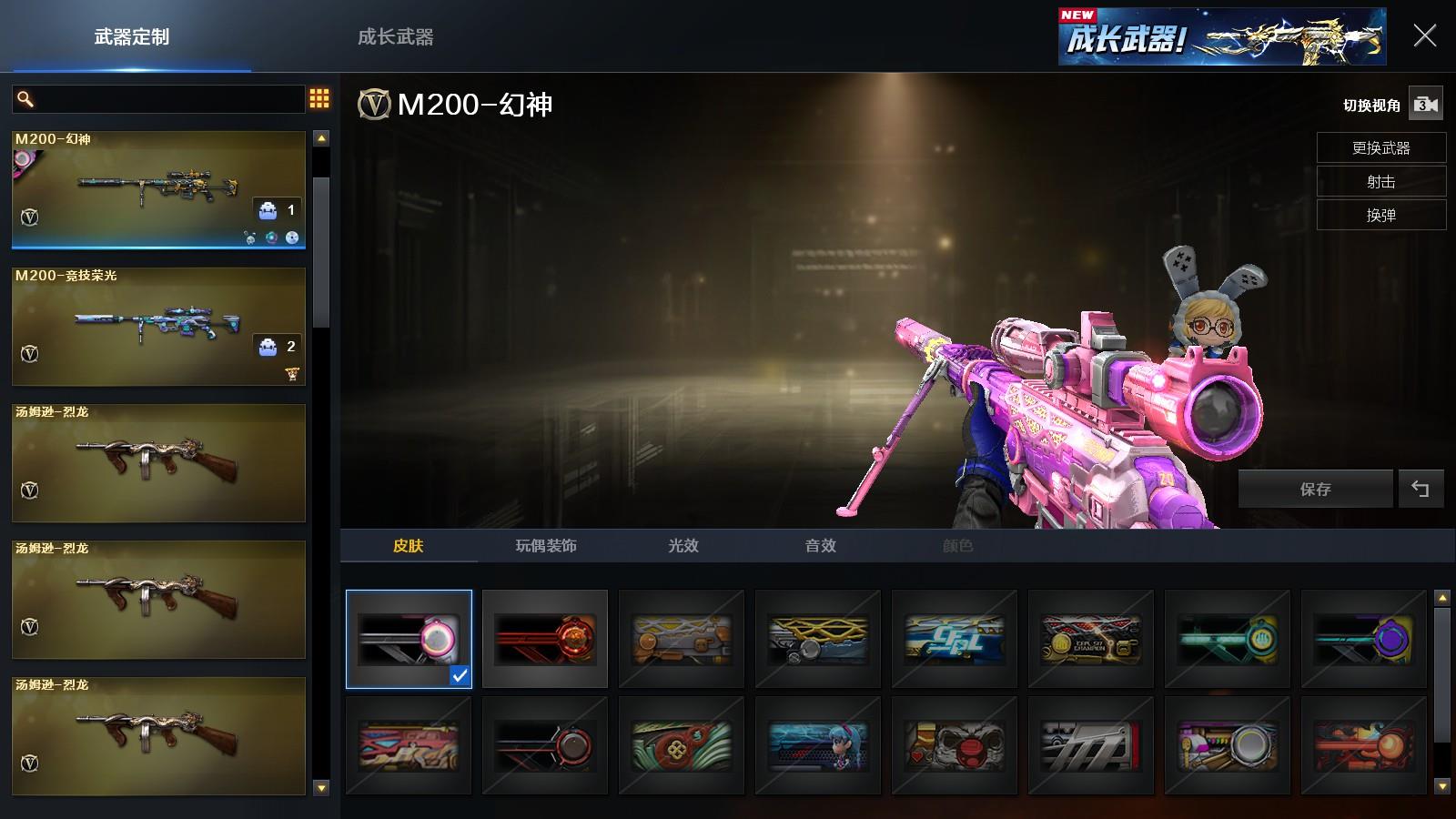Click the 成长武器 NEW banner
Image resolution: width=1456 pixels, height=819 pixels.
(x=1221, y=37)
